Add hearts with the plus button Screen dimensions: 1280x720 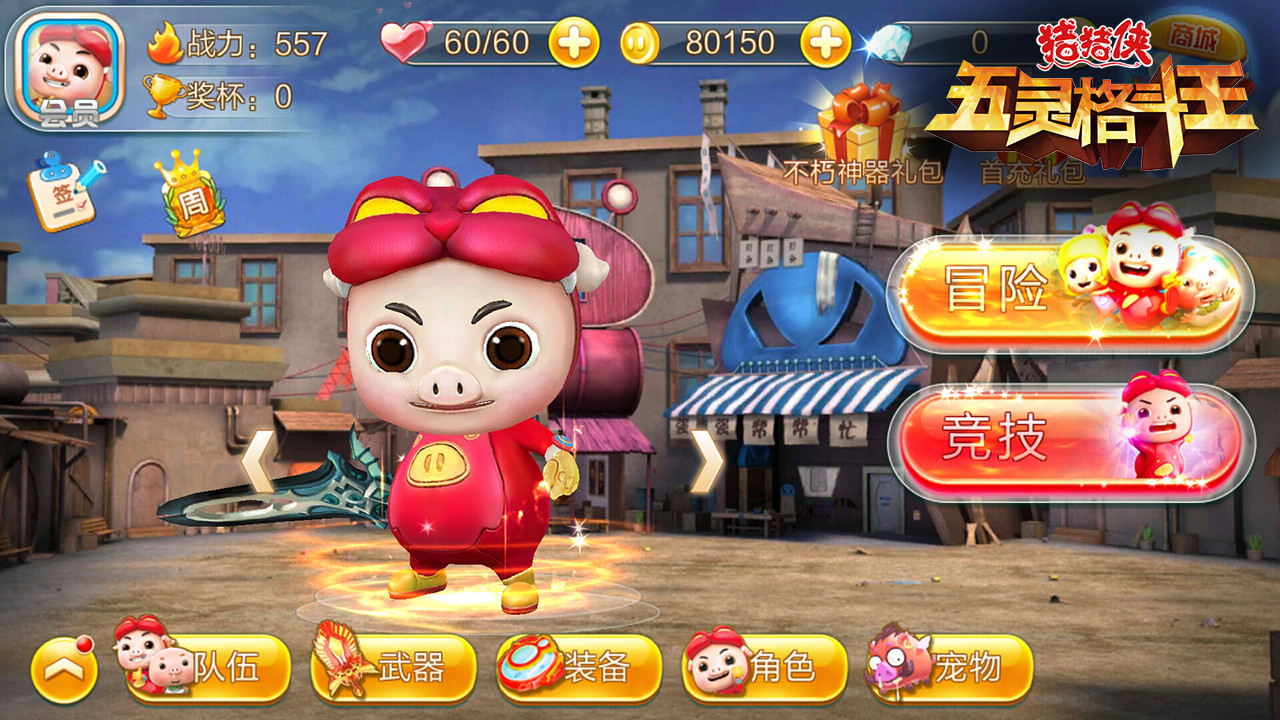[x=574, y=43]
